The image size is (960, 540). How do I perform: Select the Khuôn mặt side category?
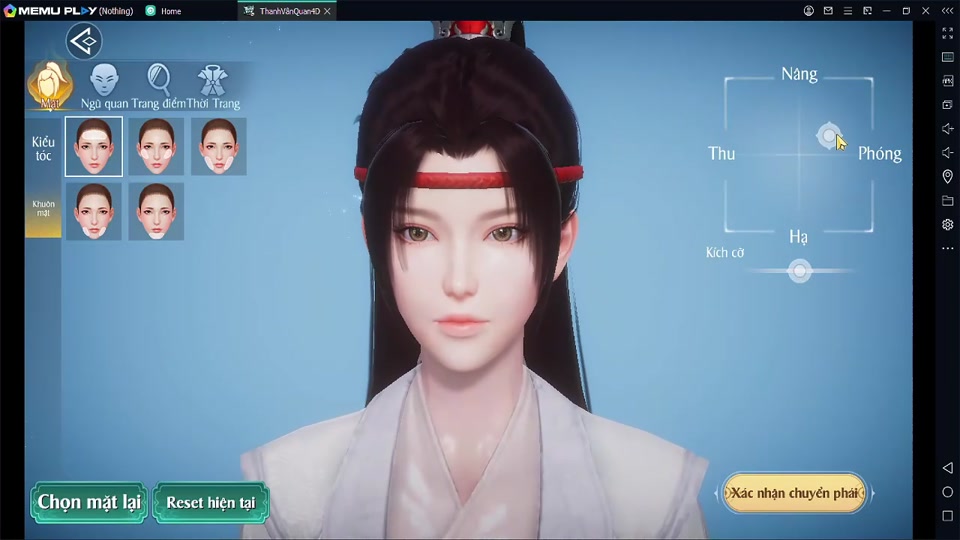[x=43, y=210]
